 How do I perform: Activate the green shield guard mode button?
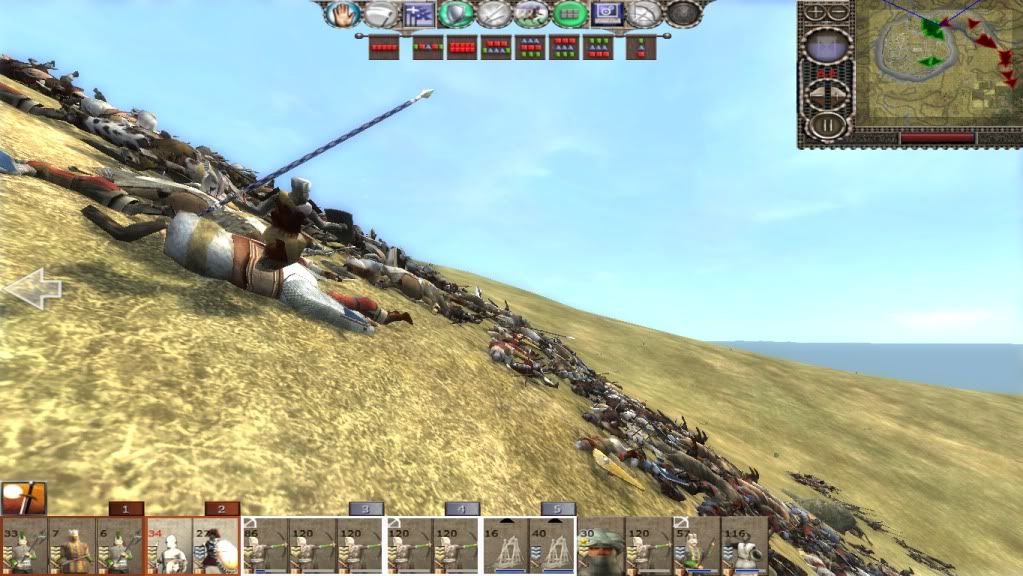456,14
